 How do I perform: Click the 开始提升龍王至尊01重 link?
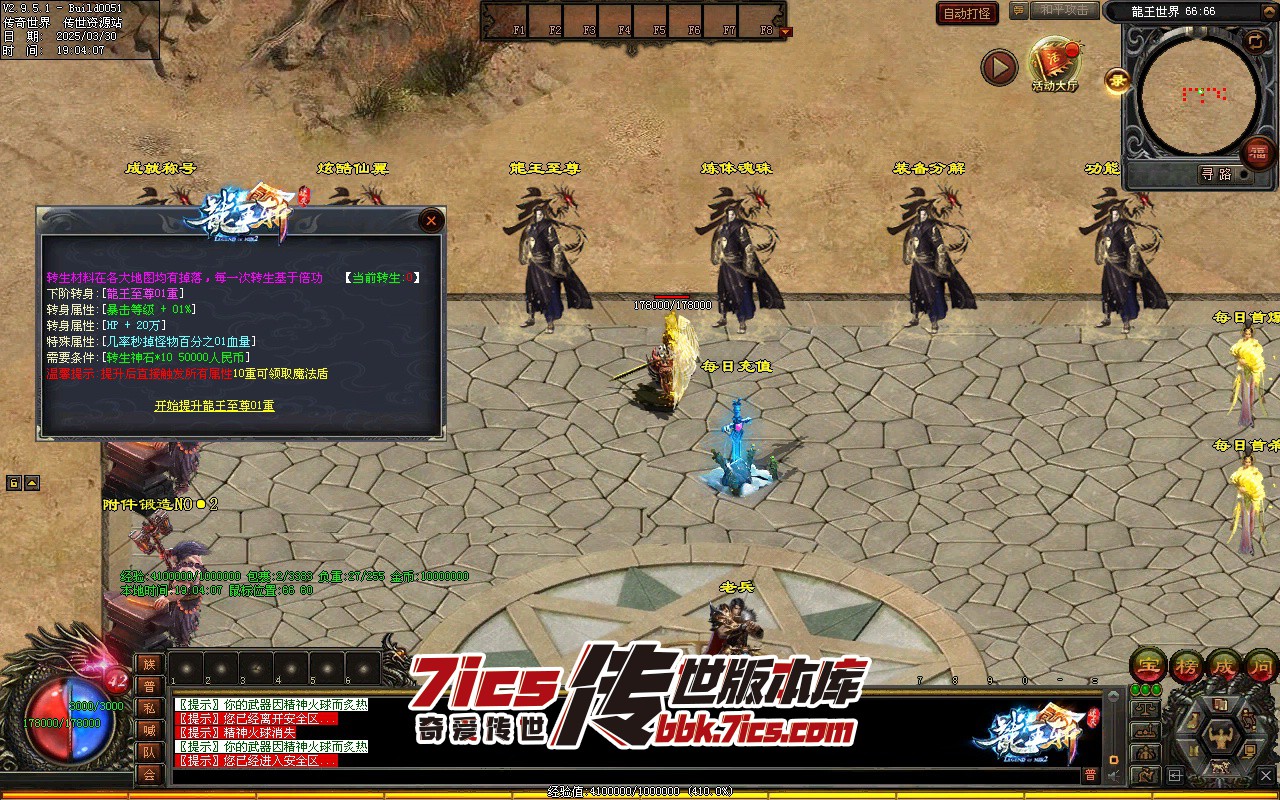214,406
